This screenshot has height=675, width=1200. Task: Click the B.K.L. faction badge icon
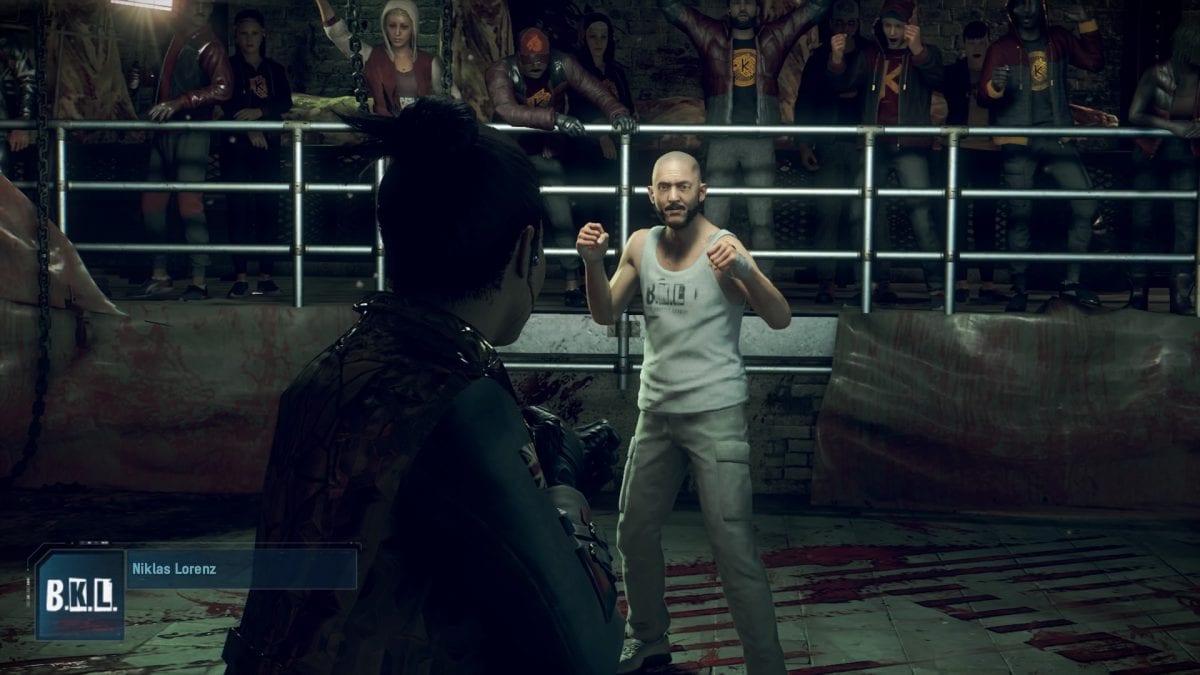click(x=79, y=594)
